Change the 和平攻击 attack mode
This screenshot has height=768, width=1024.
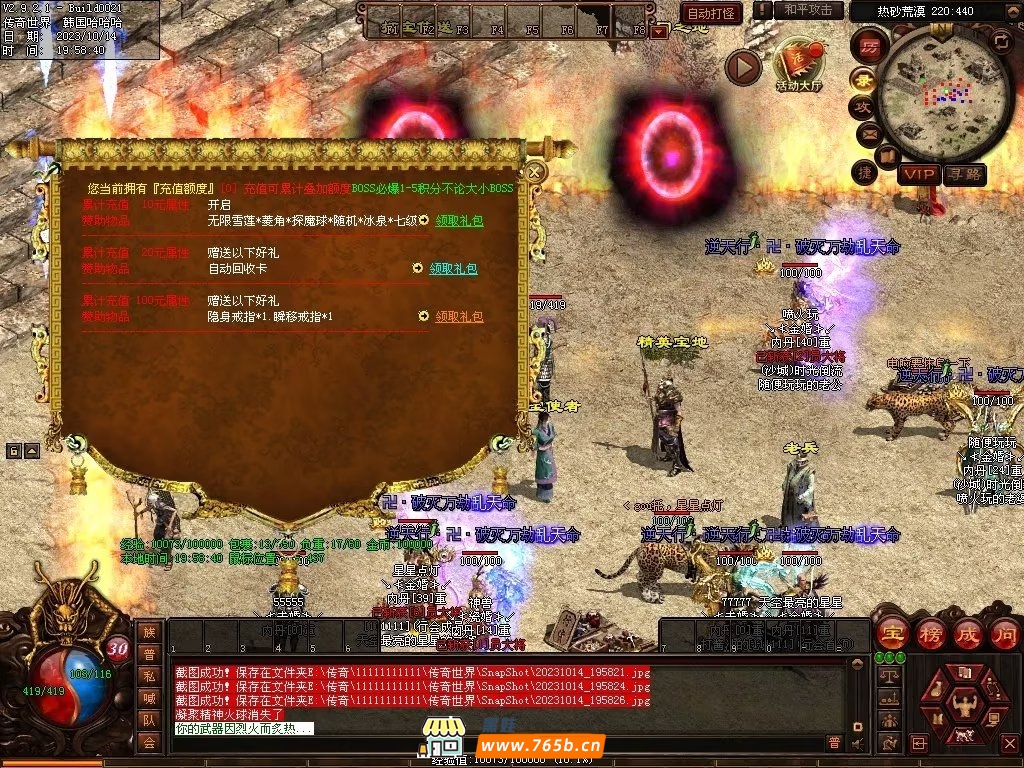[808, 10]
